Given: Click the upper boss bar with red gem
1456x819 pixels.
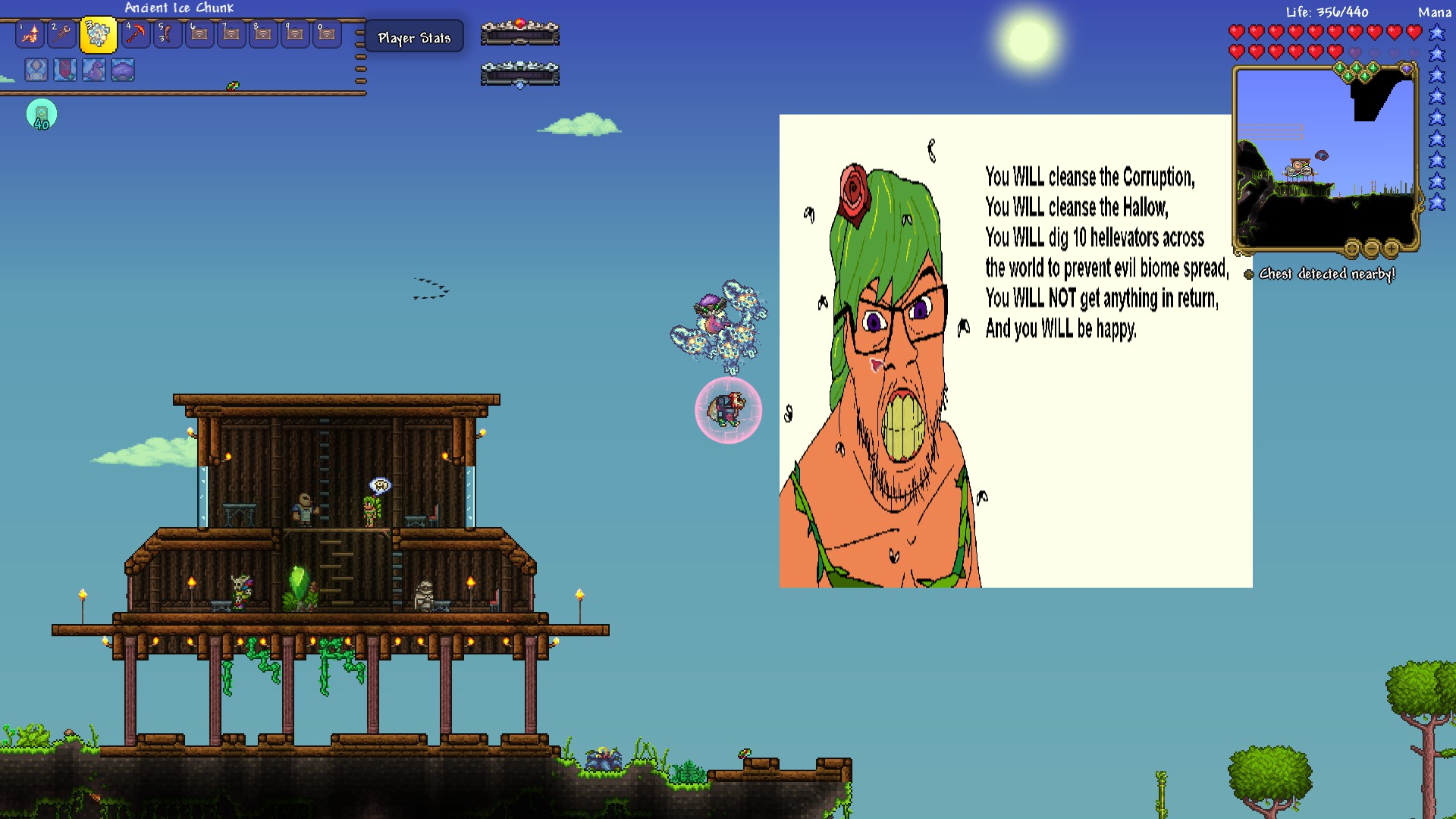Looking at the screenshot, I should (520, 33).
